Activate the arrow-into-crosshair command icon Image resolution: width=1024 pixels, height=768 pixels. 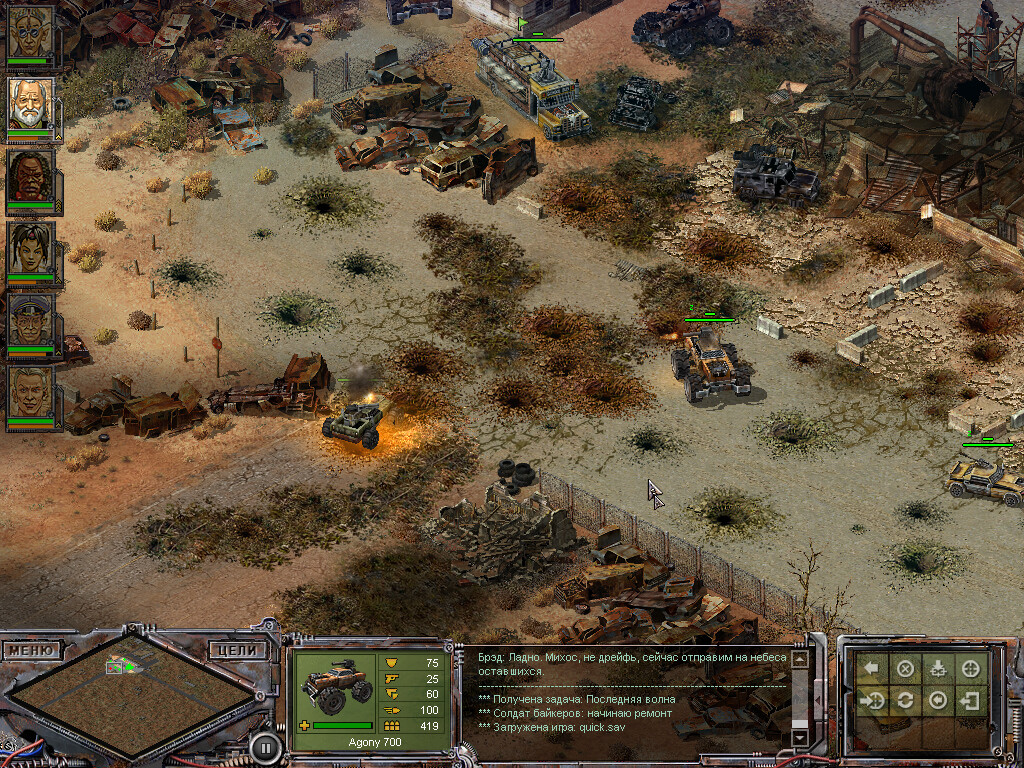pyautogui.click(x=873, y=701)
